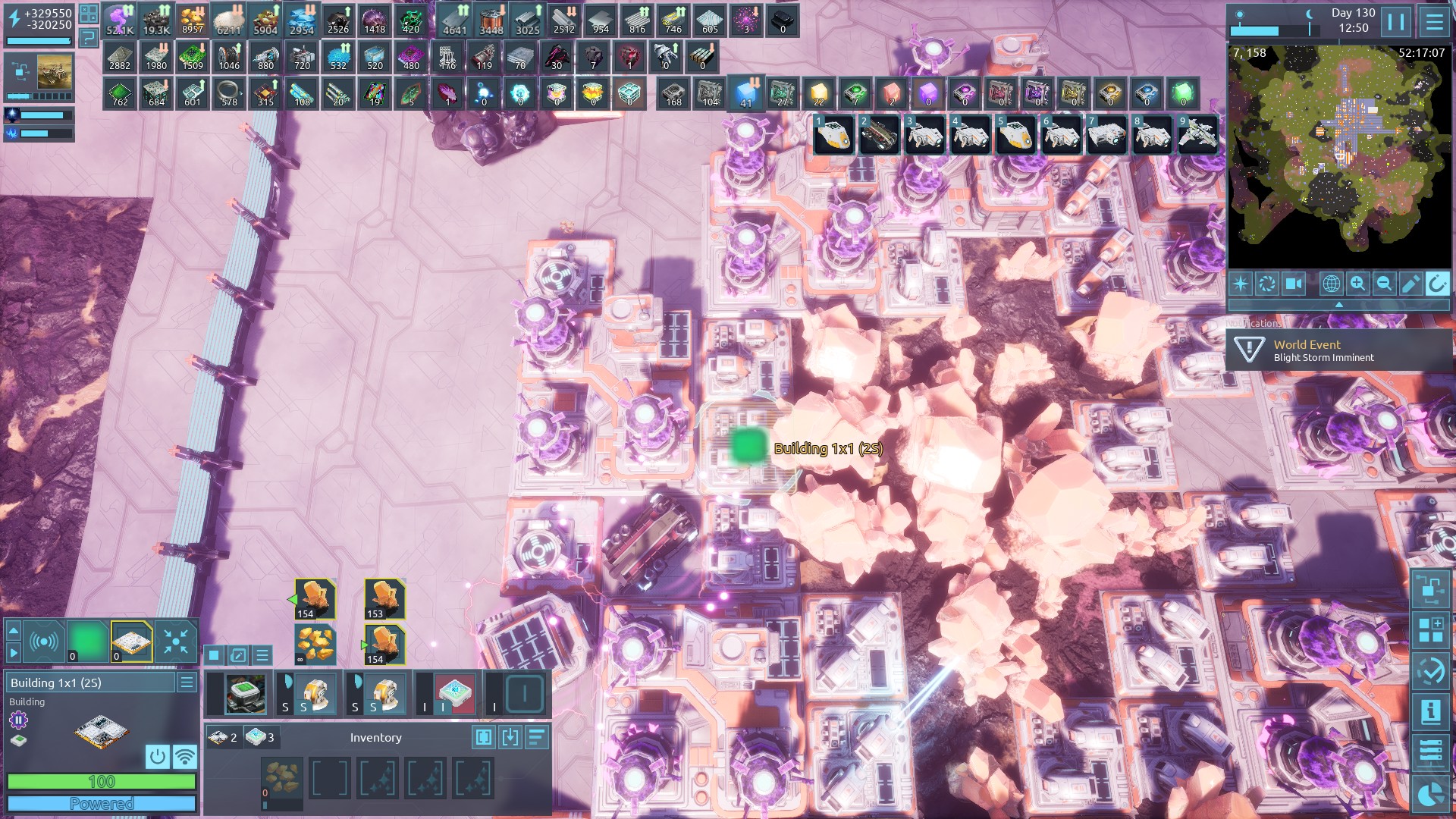Toggle the building's power button
Viewport: 1456px width, 819px height.
[157, 756]
